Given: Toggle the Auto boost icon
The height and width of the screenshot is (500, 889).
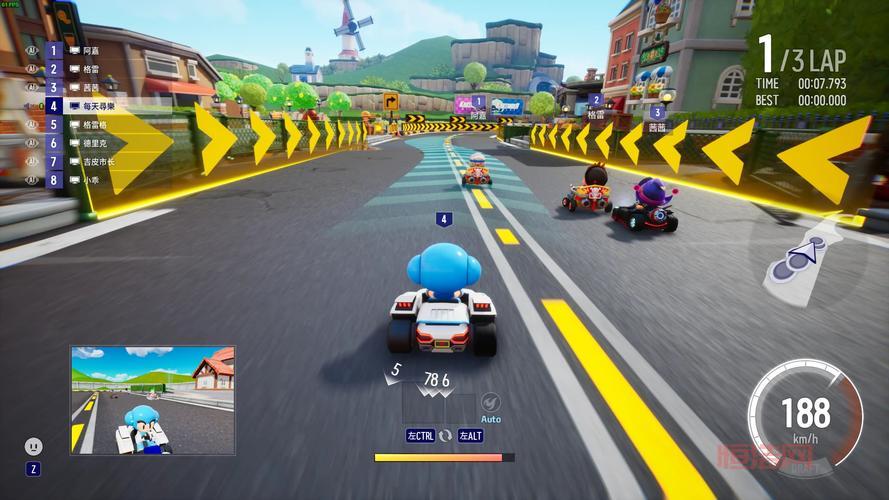Looking at the screenshot, I should coord(490,403).
